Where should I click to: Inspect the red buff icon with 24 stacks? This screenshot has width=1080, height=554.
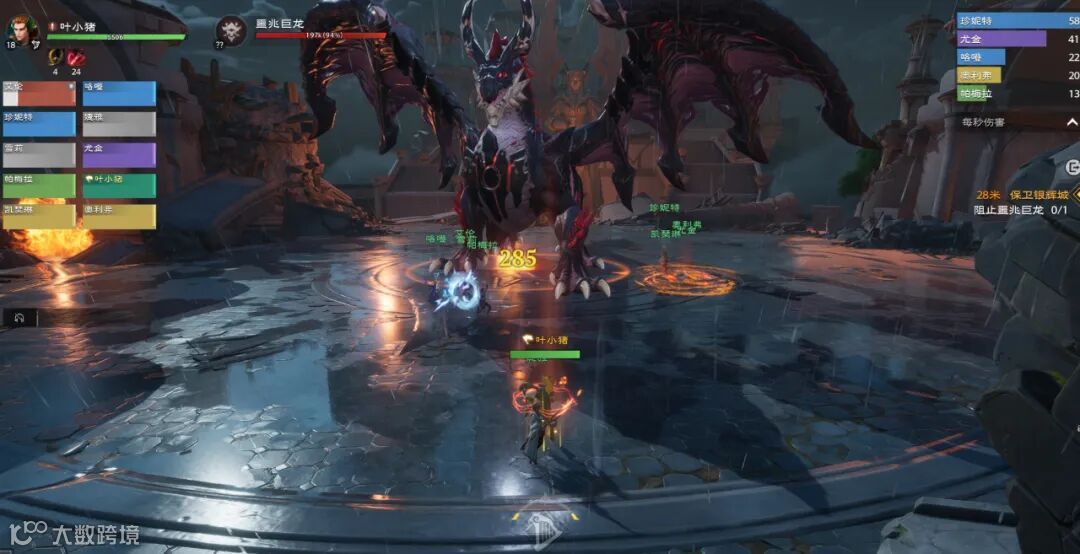76,57
